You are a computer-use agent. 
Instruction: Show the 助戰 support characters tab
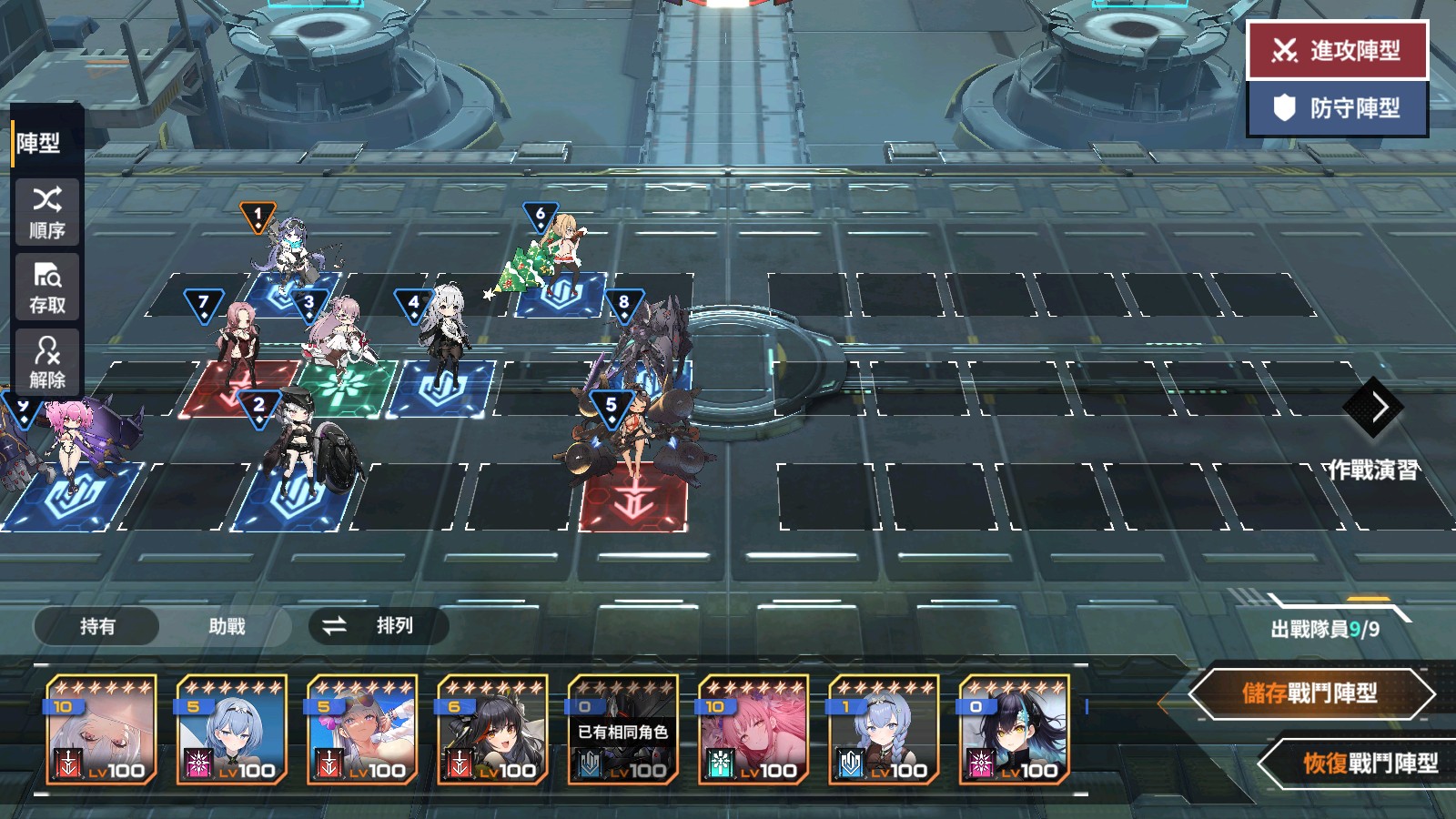click(227, 626)
